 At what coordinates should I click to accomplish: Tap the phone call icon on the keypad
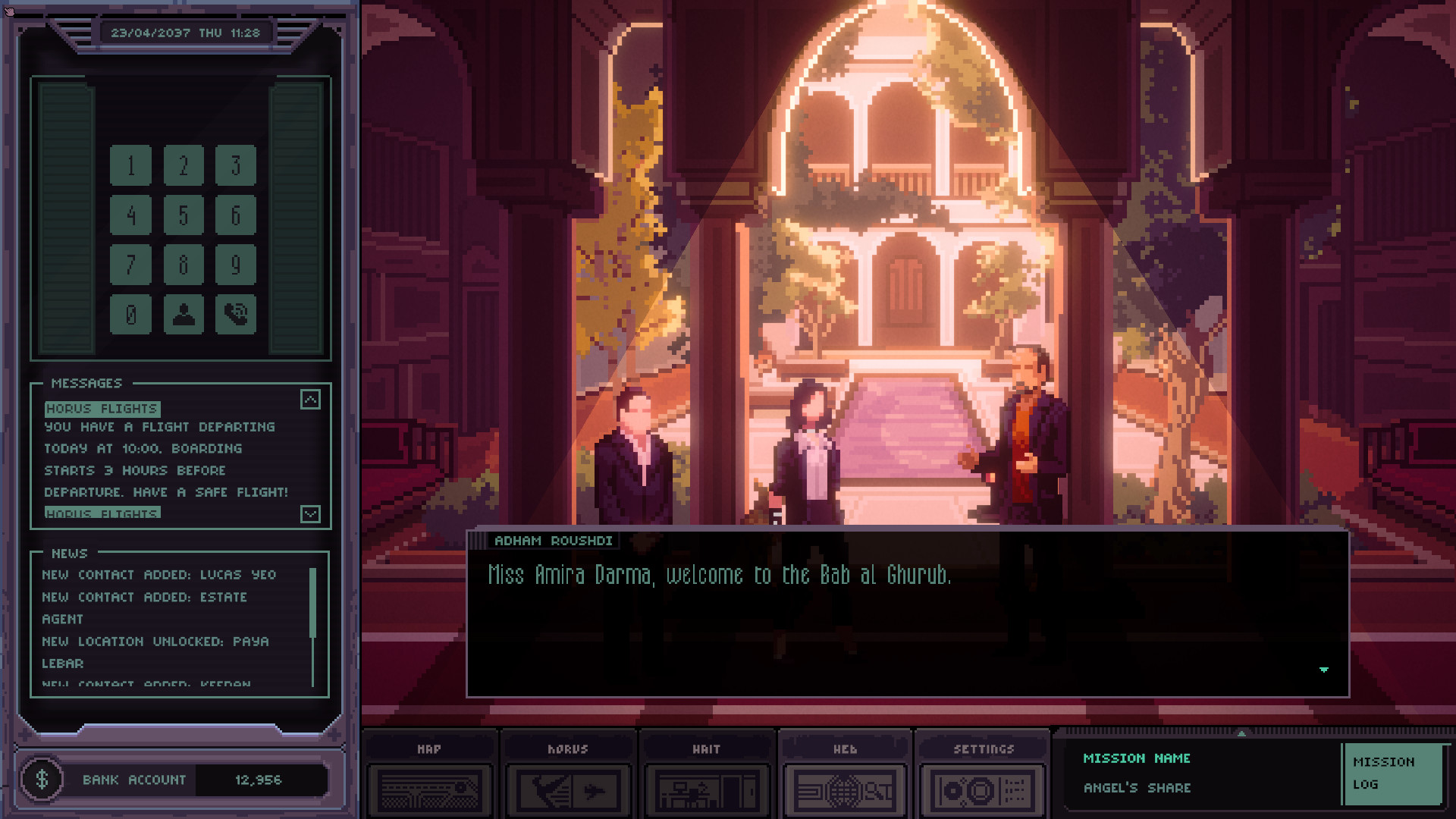[x=236, y=314]
